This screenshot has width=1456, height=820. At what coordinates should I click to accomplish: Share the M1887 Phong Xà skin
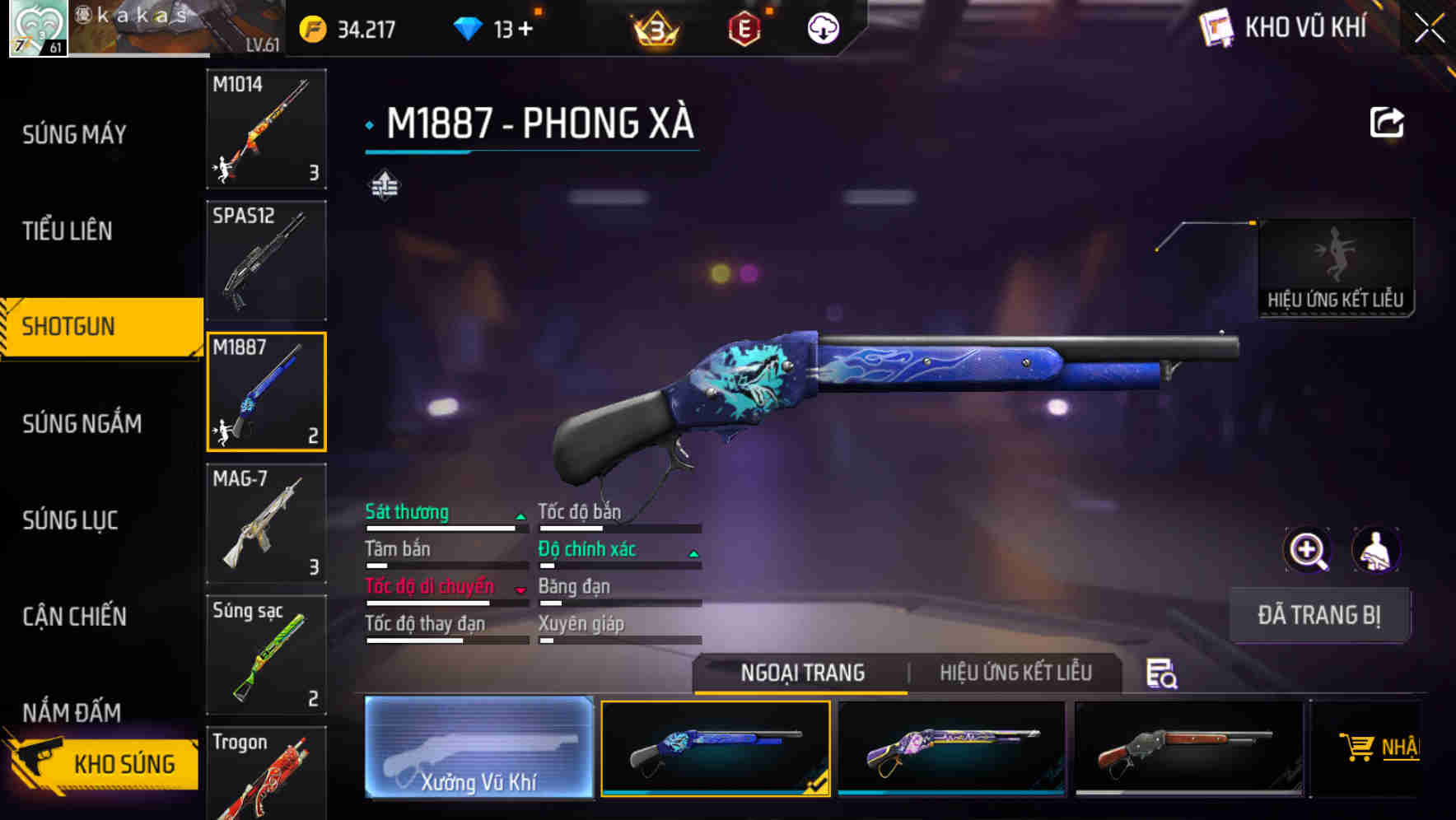(x=1386, y=121)
